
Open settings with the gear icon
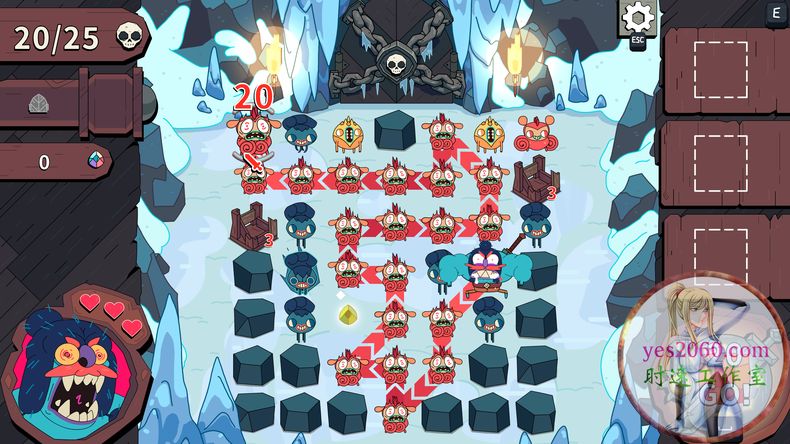pos(637,18)
